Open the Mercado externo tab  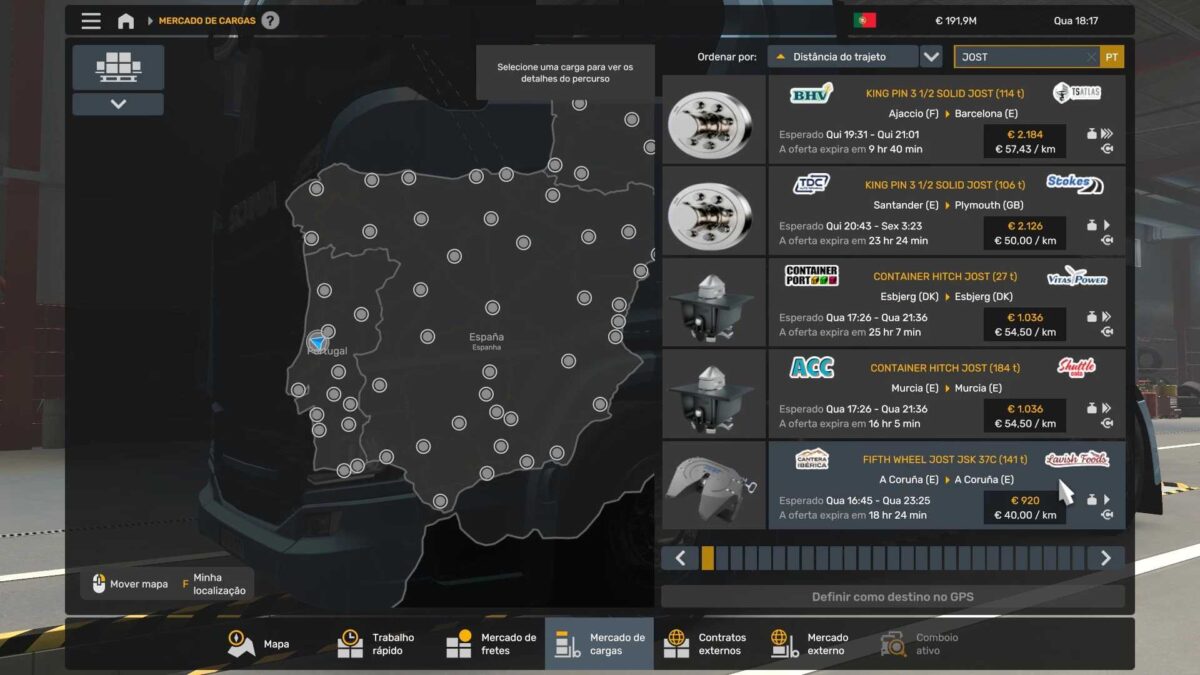click(810, 644)
